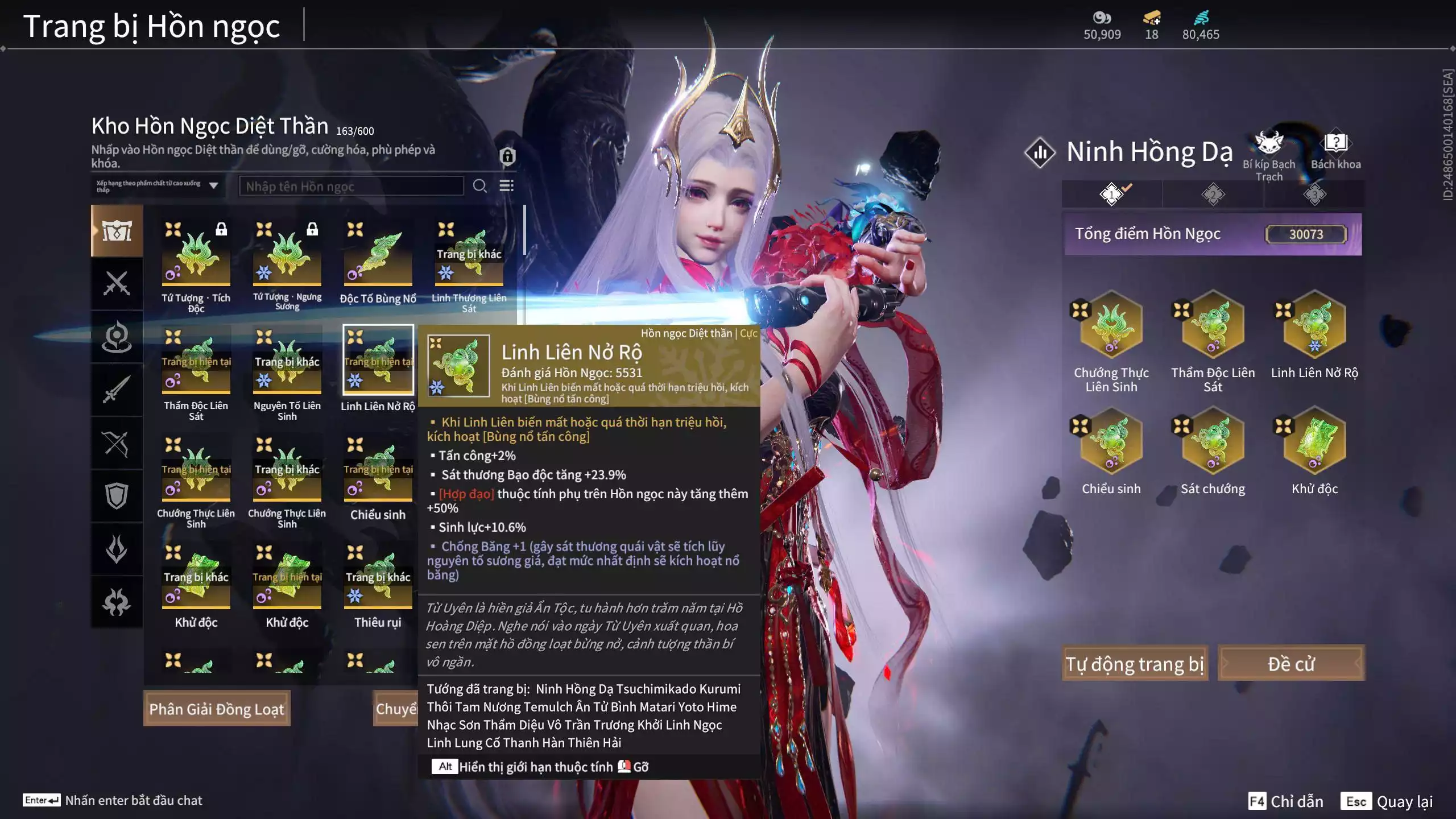Open Tự động trang bị auto-equip

click(1134, 663)
